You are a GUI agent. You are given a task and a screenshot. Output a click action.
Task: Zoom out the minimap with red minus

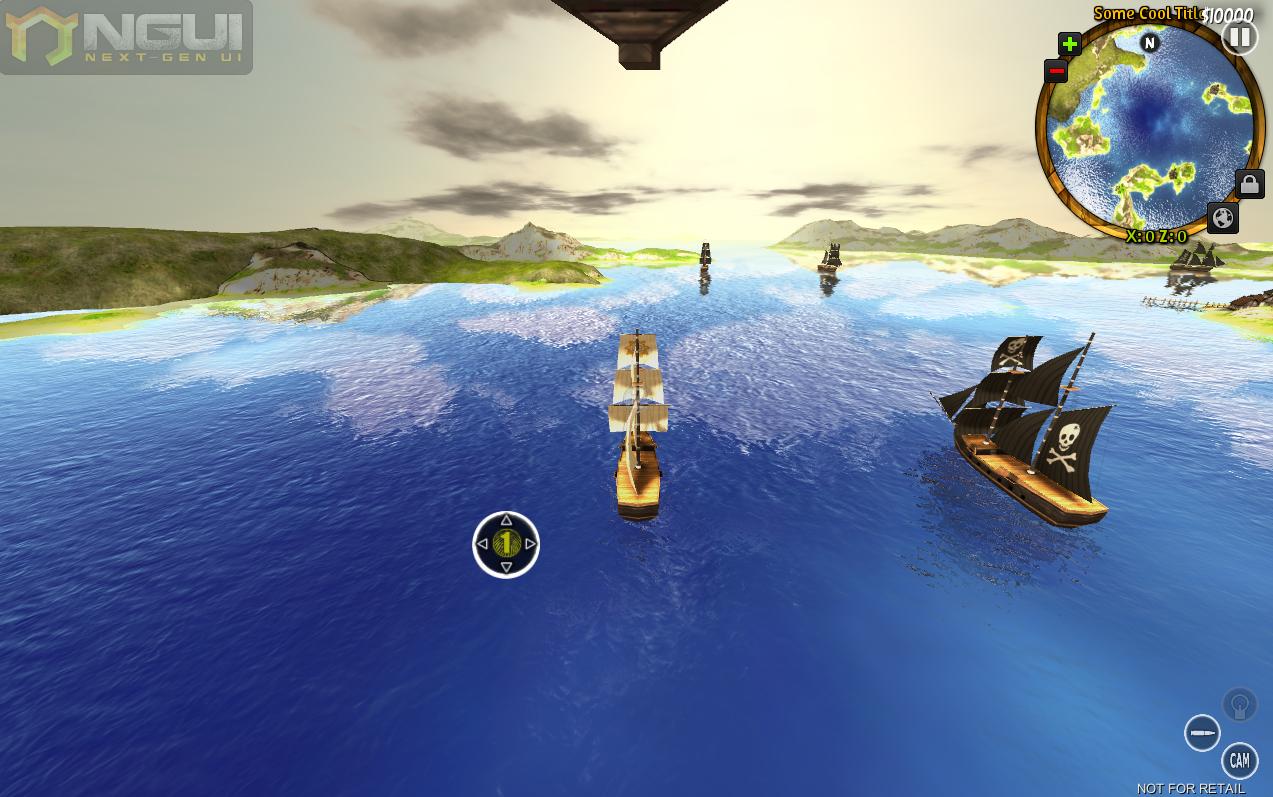click(x=1056, y=71)
